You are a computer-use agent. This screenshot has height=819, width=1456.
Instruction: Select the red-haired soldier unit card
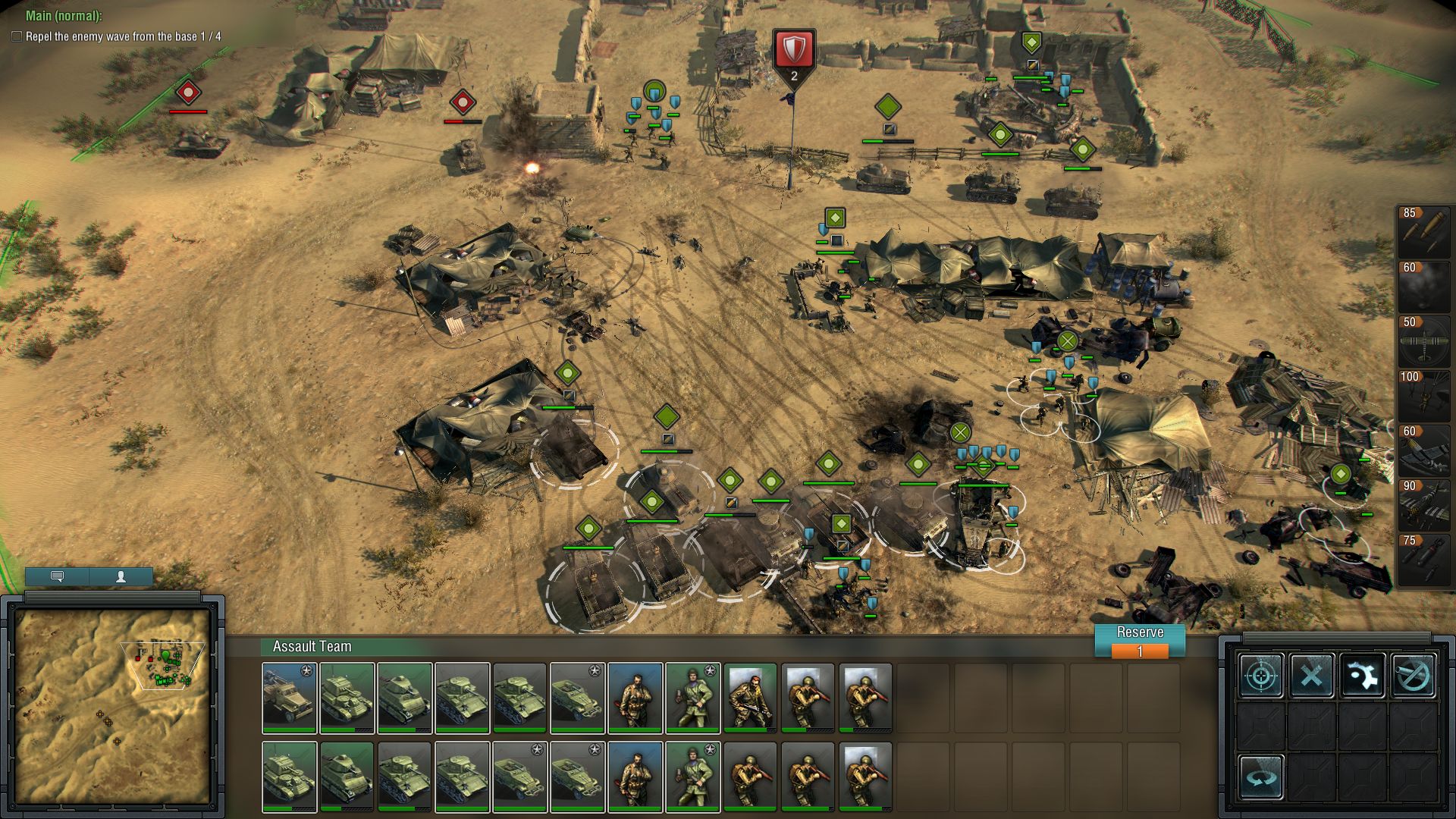750,698
